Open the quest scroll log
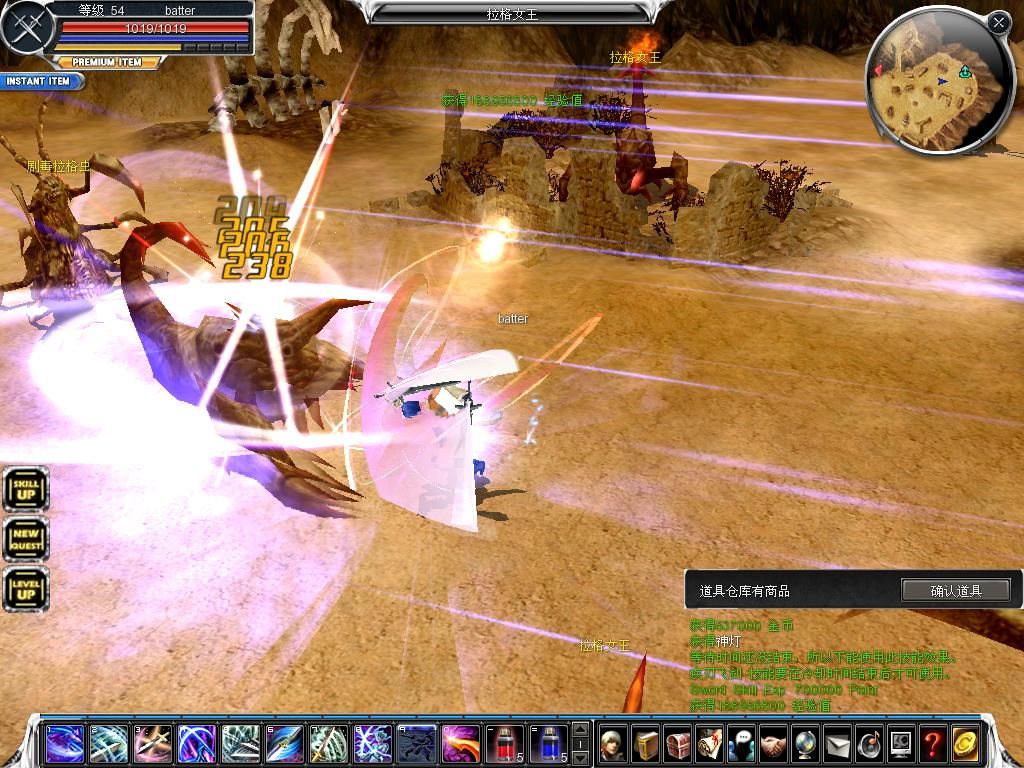The image size is (1024, 768). (x=710, y=744)
